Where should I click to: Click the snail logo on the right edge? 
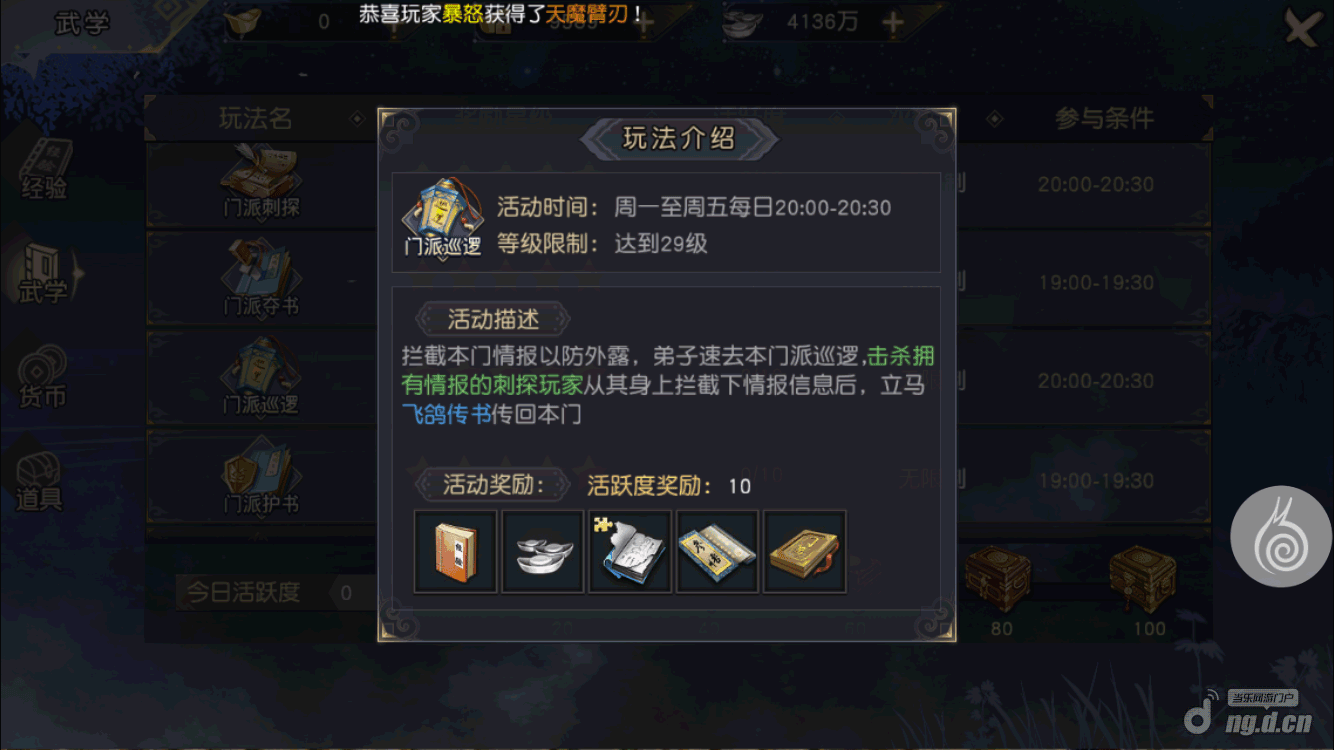1282,536
